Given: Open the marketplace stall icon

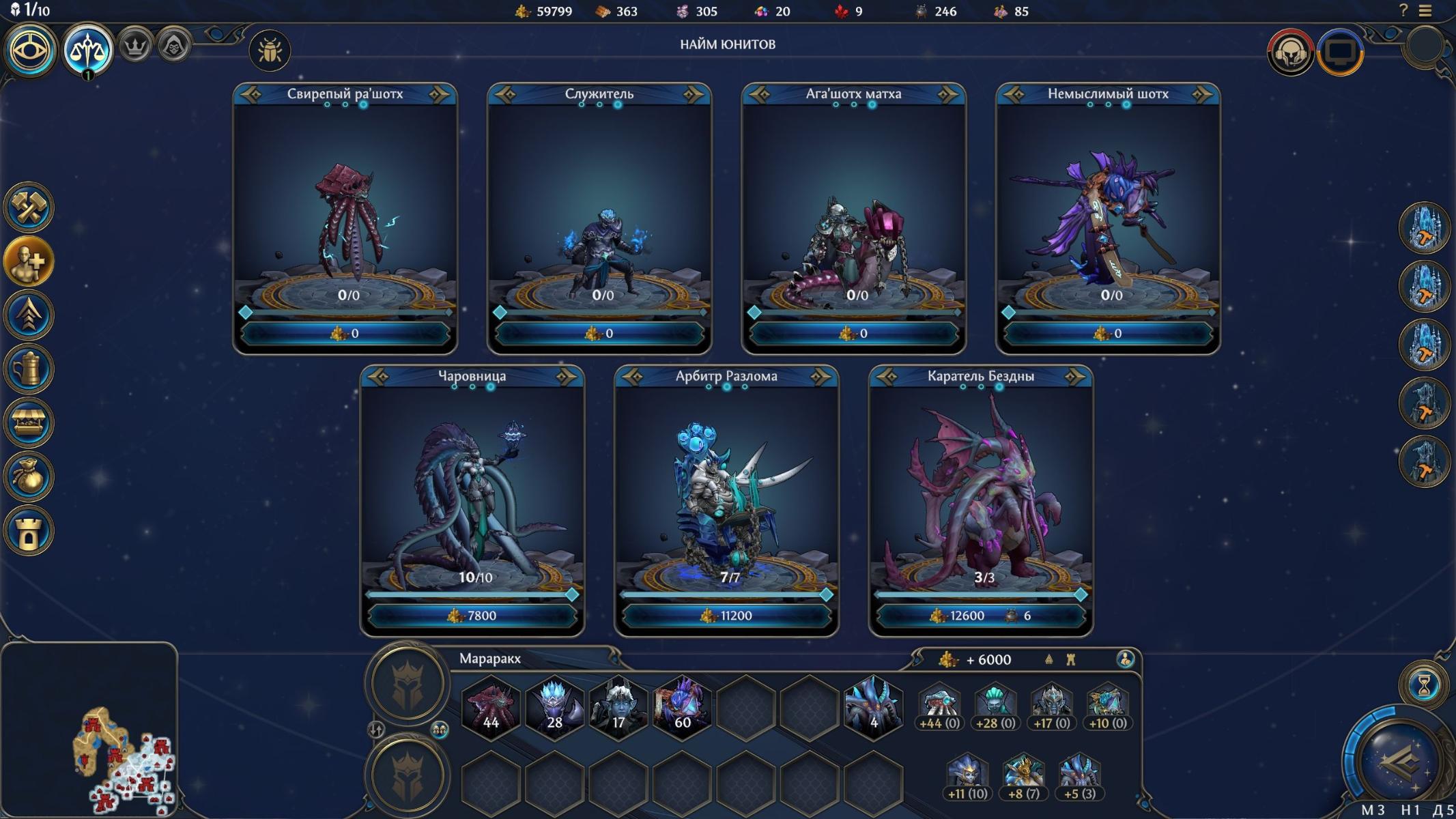Looking at the screenshot, I should coord(29,423).
